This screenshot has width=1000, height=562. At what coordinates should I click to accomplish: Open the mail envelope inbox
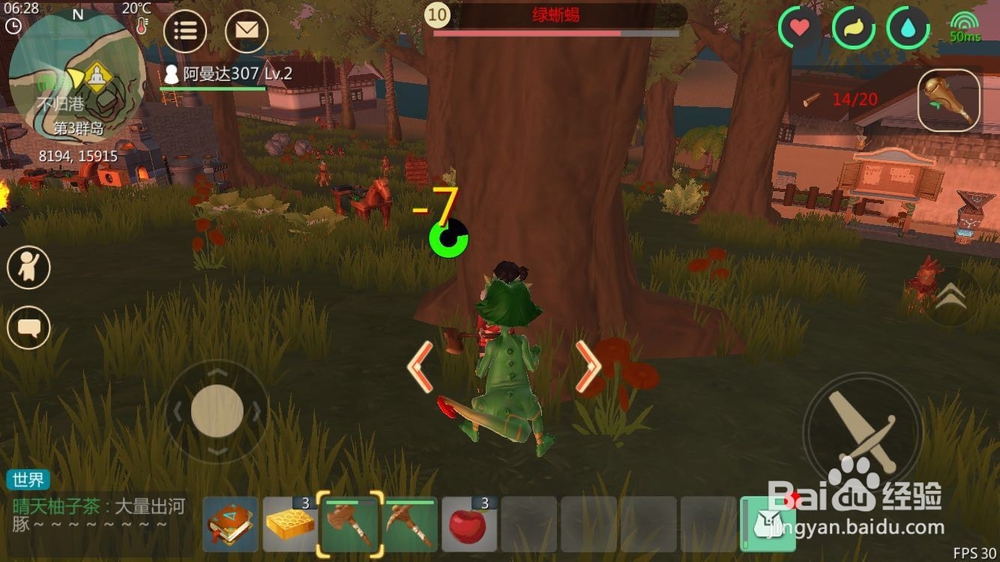click(246, 30)
